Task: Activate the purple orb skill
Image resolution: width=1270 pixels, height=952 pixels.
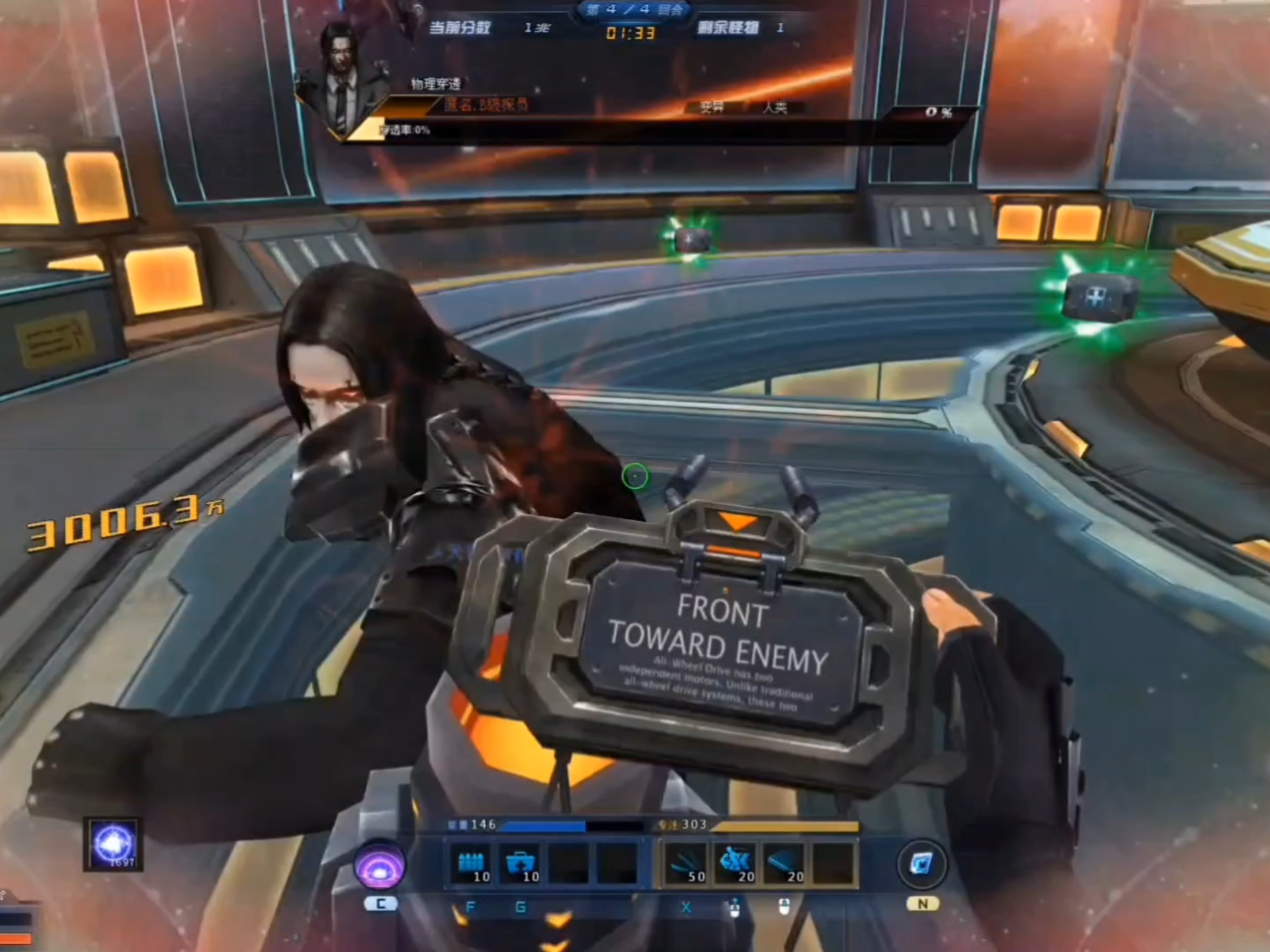Action: [379, 864]
